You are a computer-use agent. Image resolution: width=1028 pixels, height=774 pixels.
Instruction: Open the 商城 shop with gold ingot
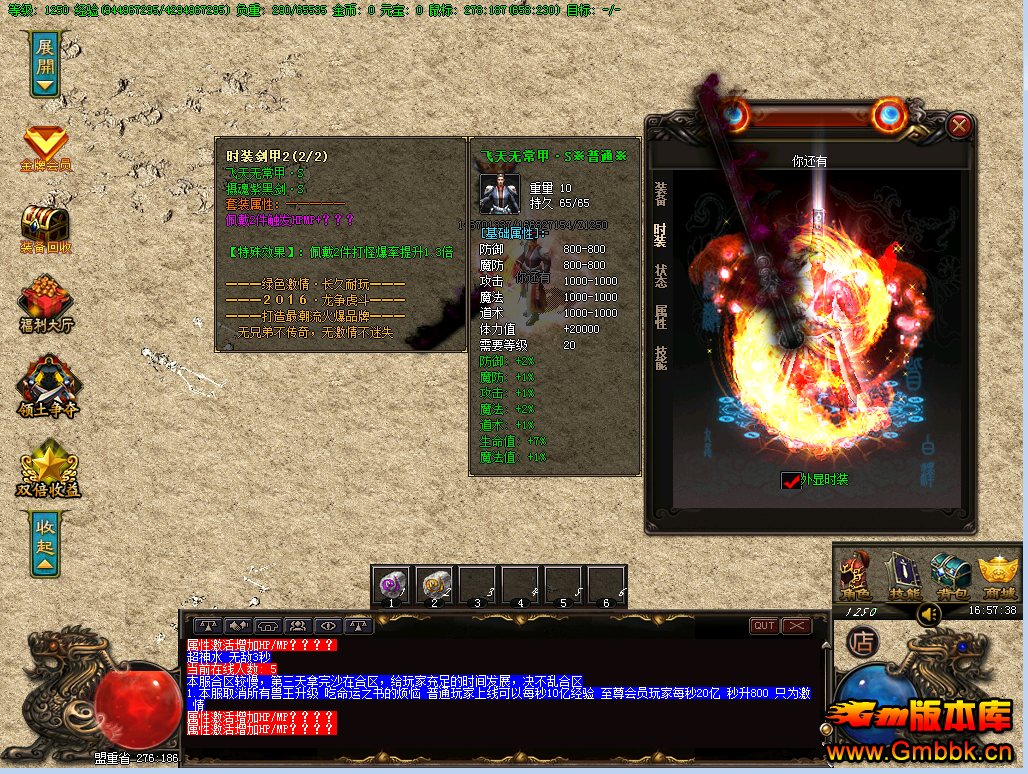pos(998,577)
